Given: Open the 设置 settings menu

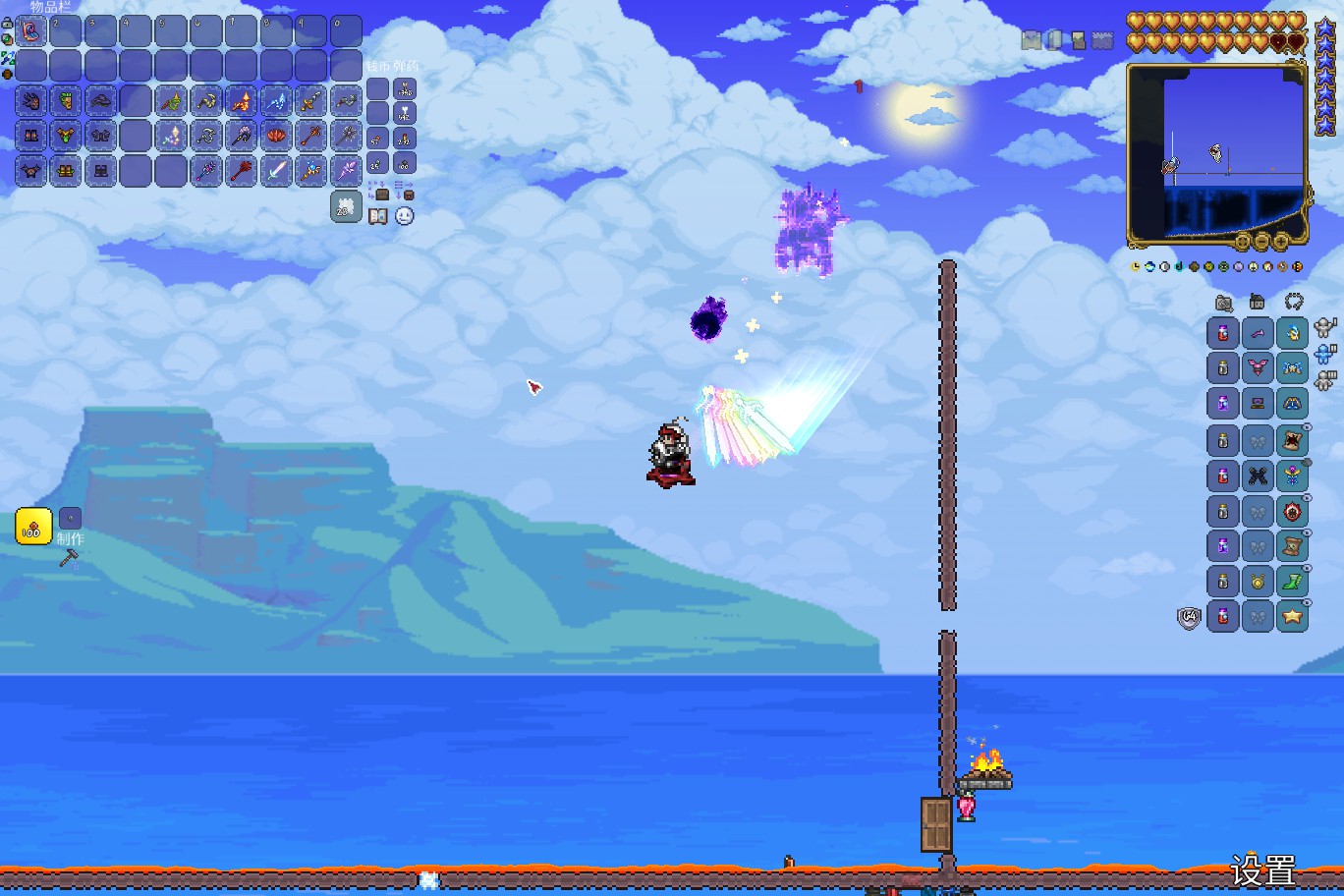Looking at the screenshot, I should (x=1262, y=870).
